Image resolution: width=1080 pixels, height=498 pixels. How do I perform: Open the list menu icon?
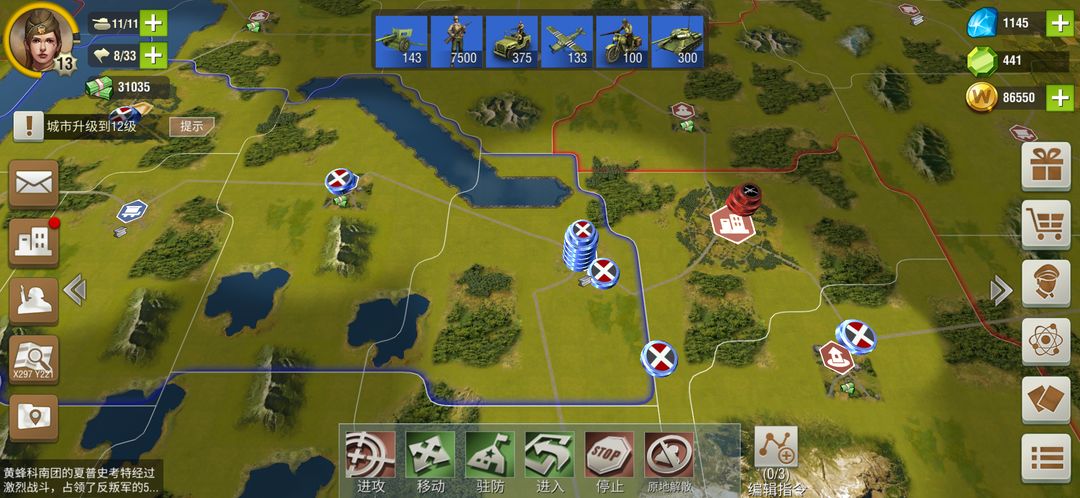(1045, 458)
